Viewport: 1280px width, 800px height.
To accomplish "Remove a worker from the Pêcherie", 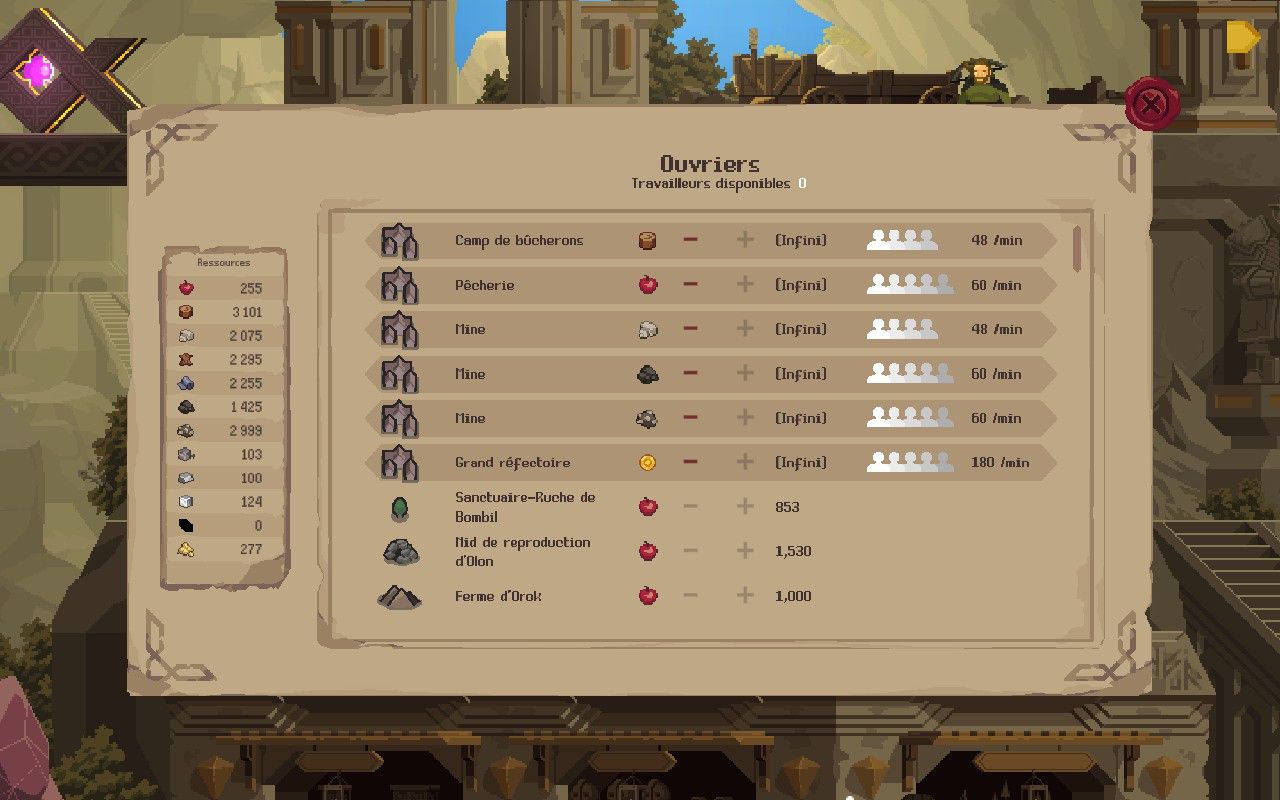I will 690,285.
